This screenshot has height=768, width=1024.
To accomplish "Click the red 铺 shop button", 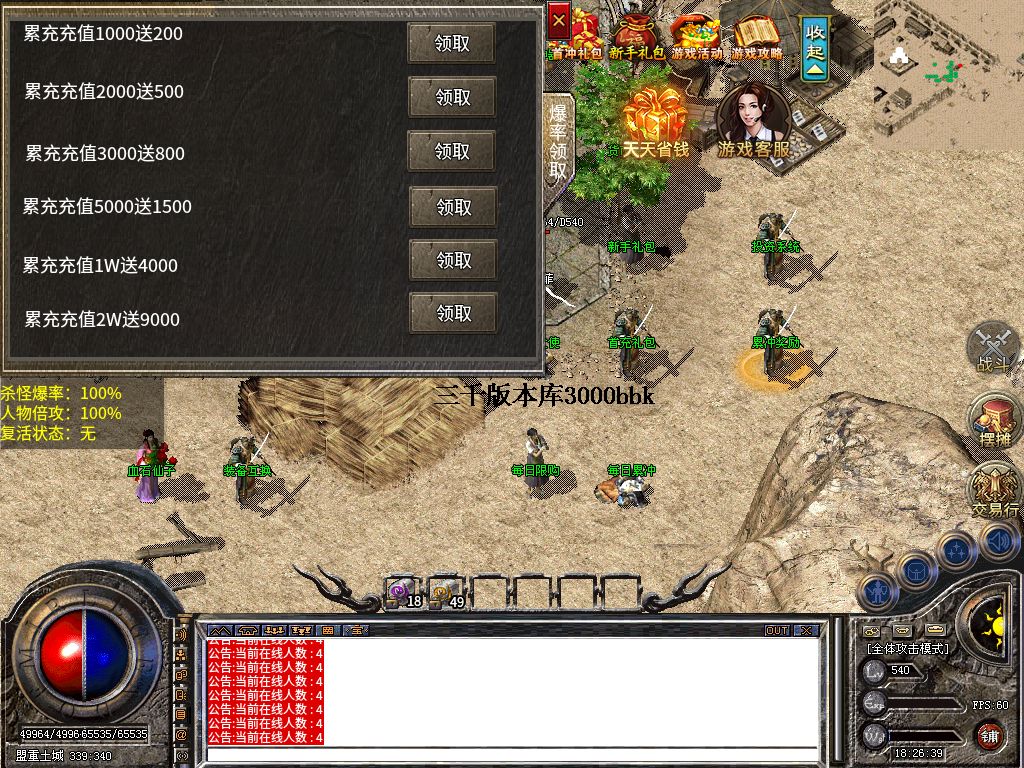I will [989, 736].
